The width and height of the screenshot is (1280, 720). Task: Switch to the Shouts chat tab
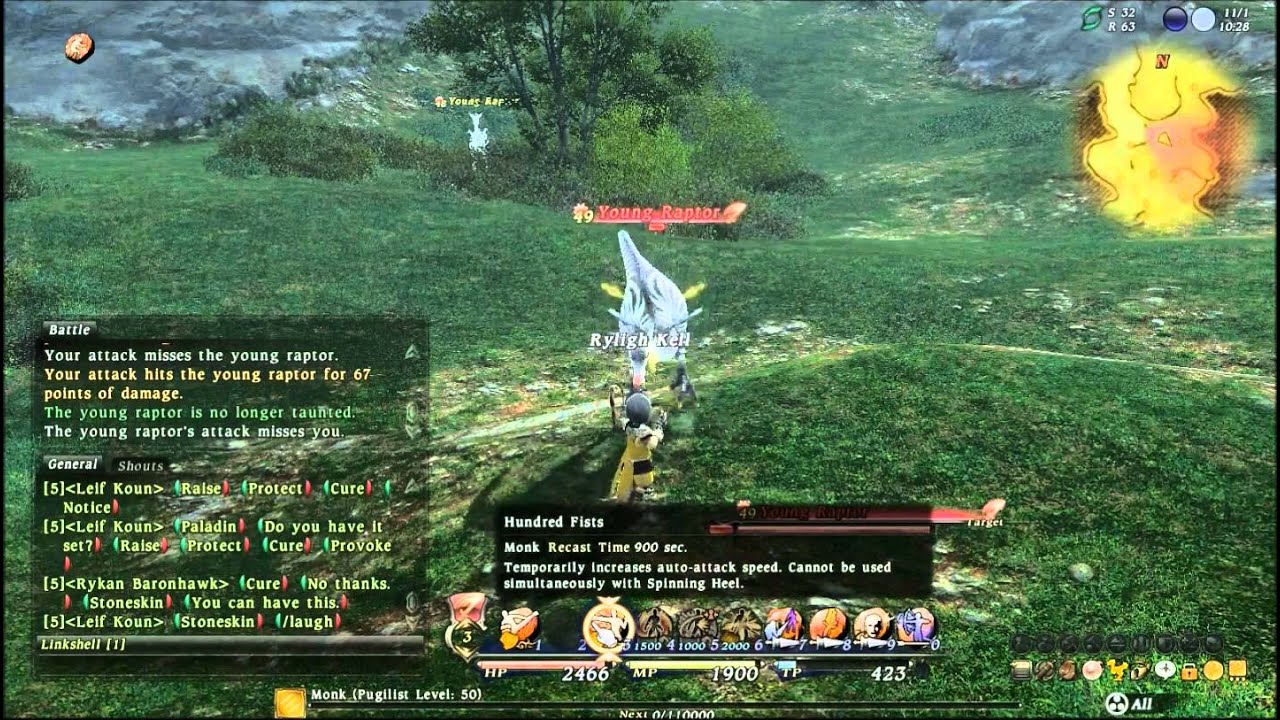tap(140, 466)
